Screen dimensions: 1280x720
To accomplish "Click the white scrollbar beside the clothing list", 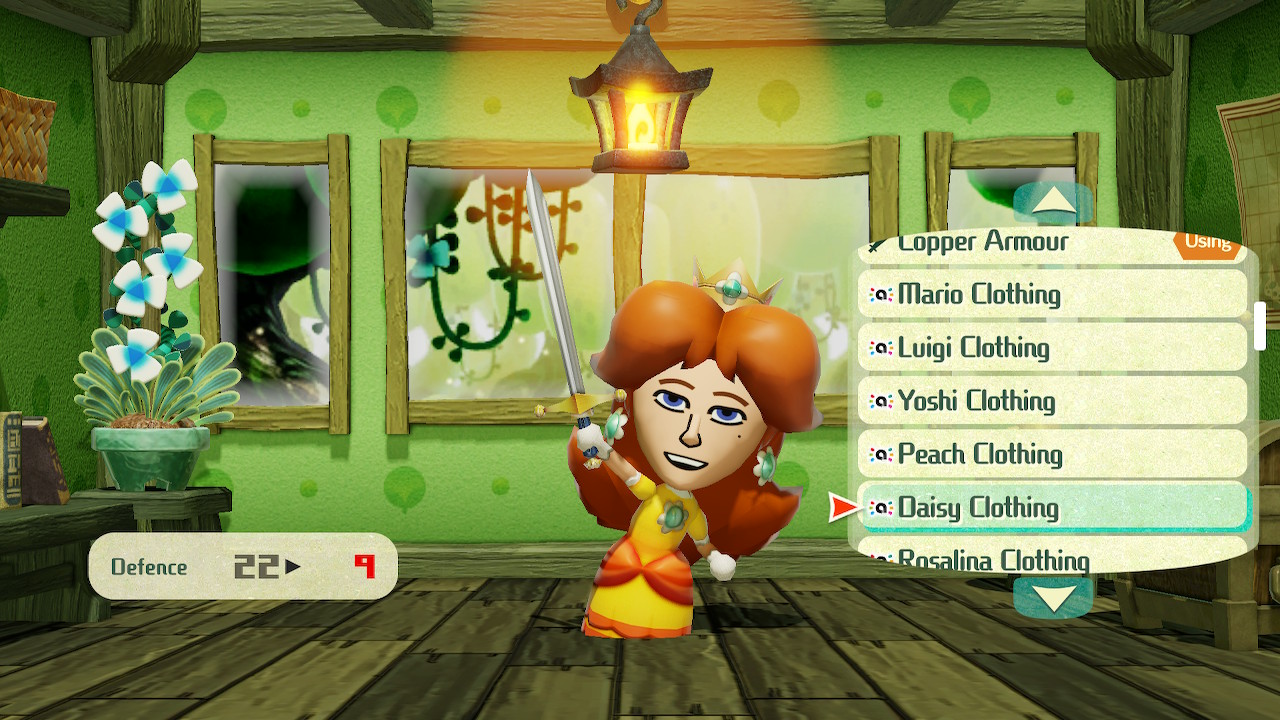I will [x=1260, y=325].
